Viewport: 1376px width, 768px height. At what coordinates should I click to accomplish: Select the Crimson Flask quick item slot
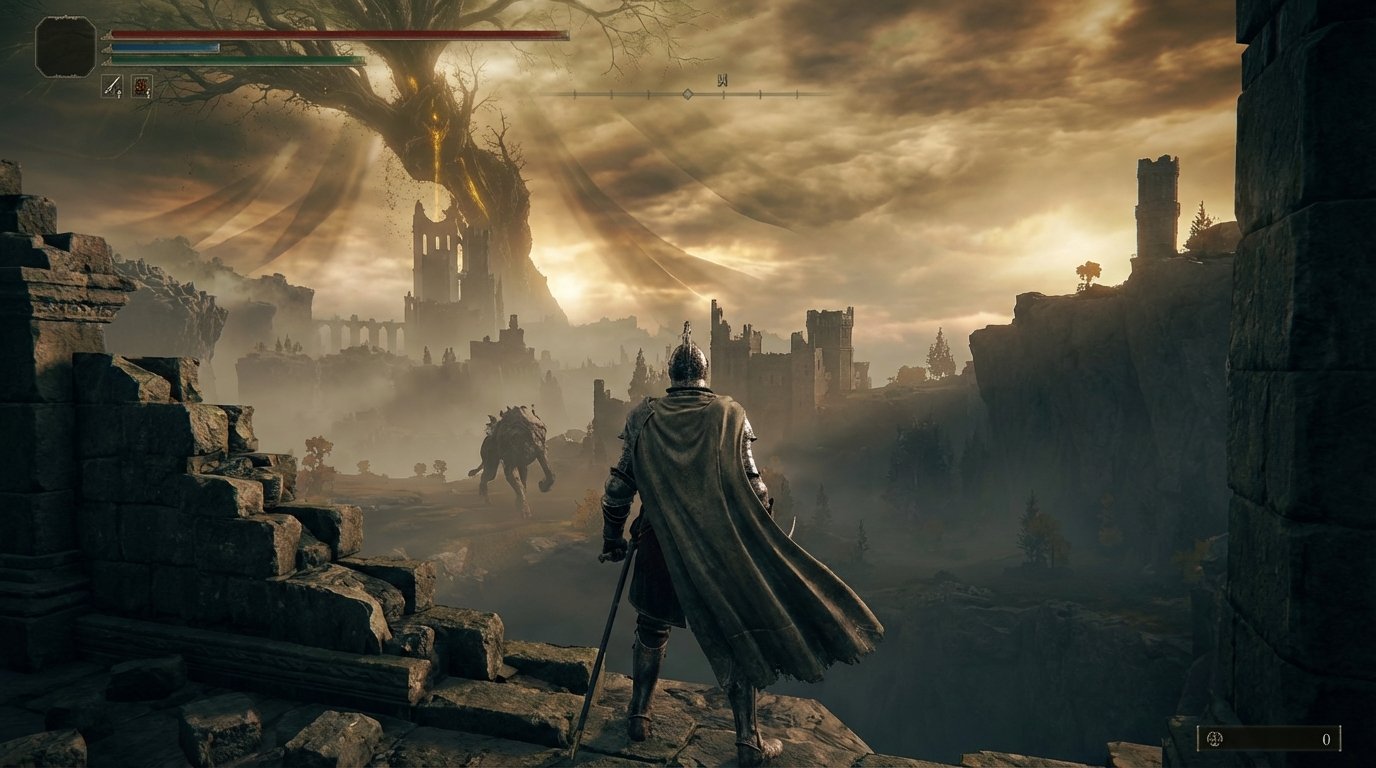[x=142, y=86]
